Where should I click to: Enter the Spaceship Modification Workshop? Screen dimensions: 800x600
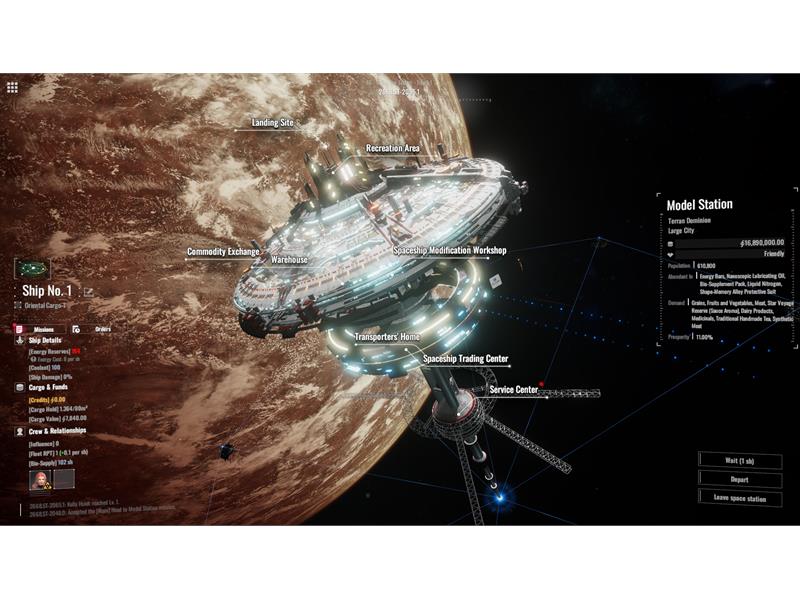point(449,250)
